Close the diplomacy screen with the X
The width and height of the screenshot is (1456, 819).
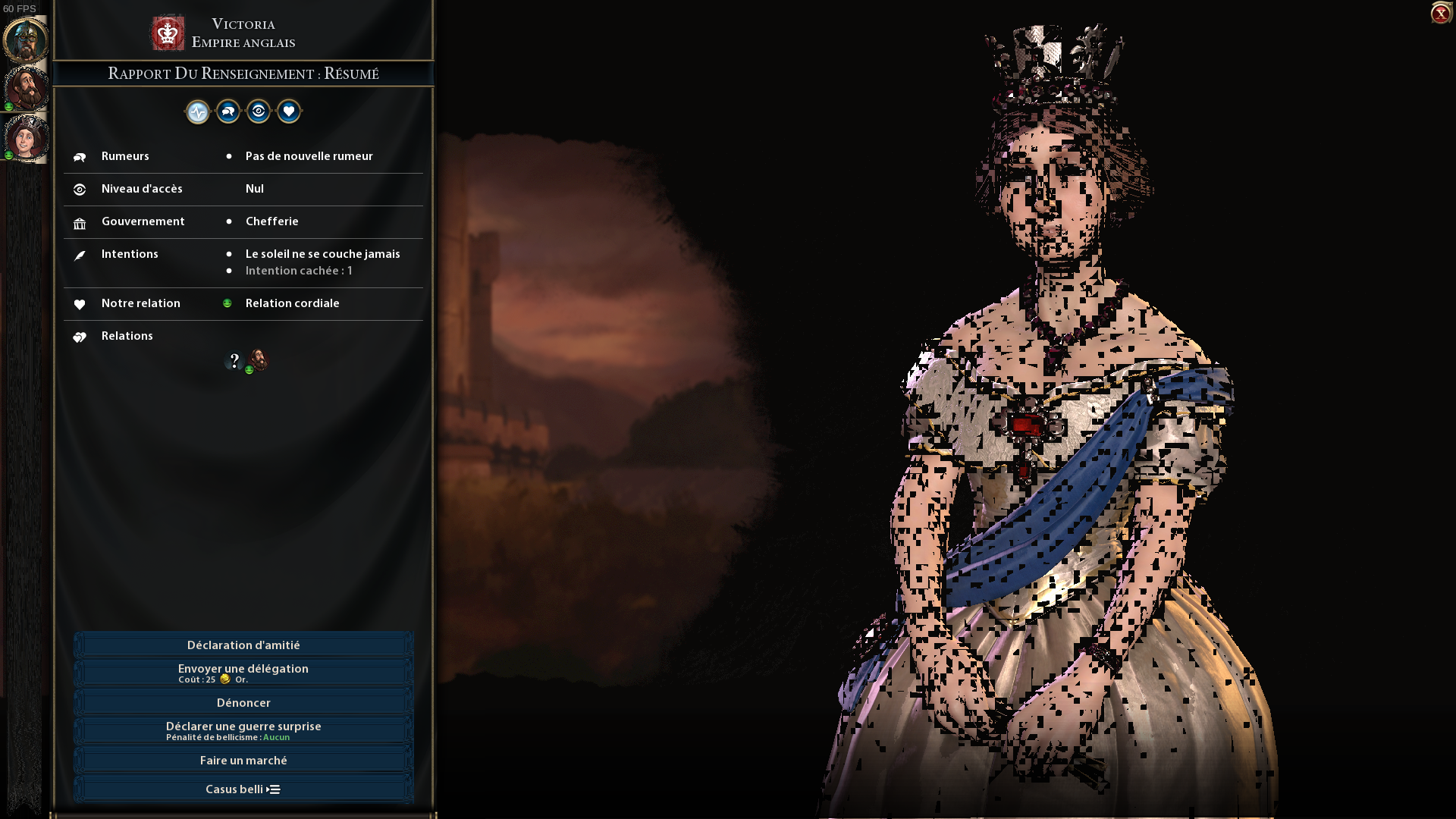coord(1440,13)
